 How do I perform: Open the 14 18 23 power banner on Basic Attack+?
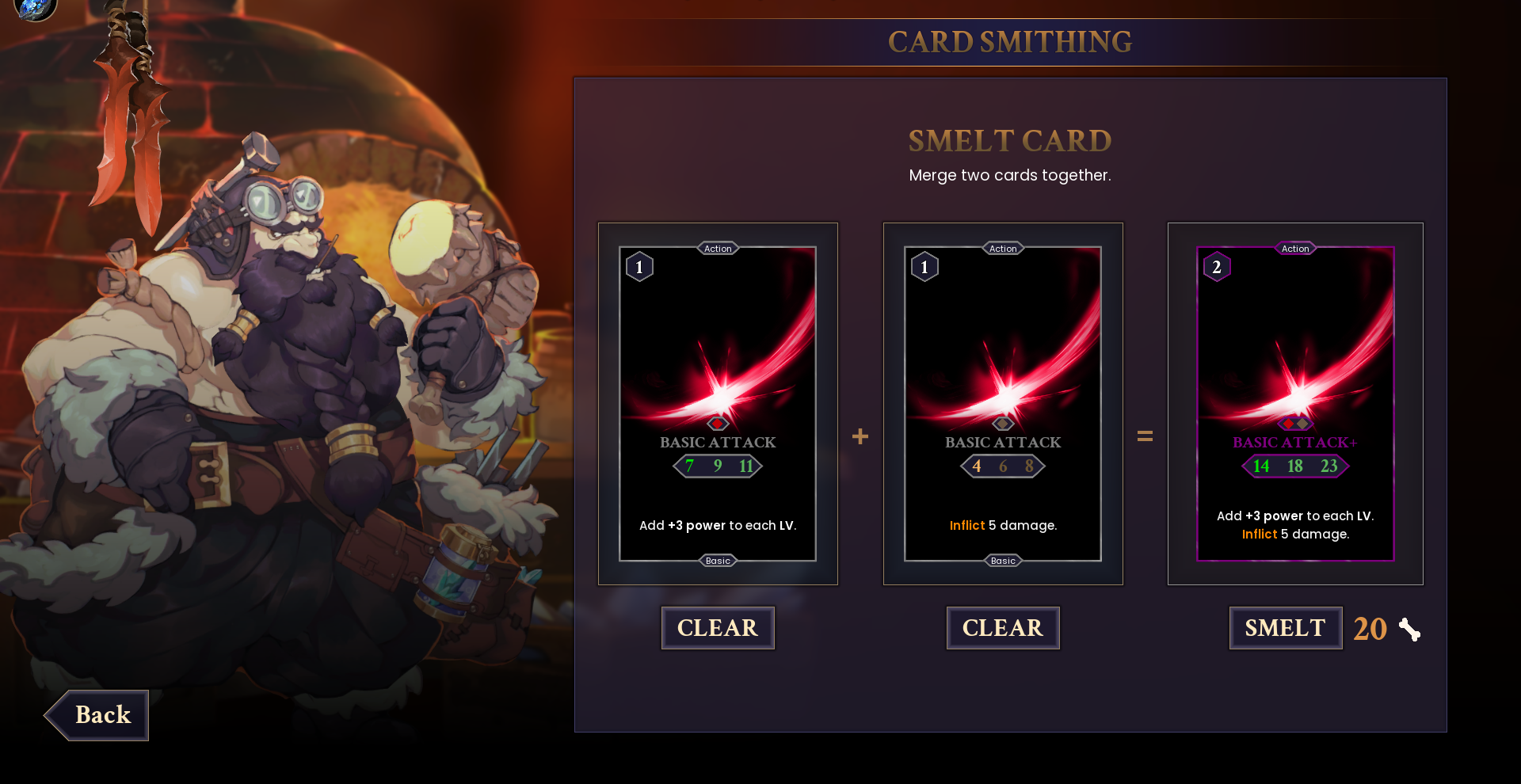pyautogui.click(x=1294, y=466)
